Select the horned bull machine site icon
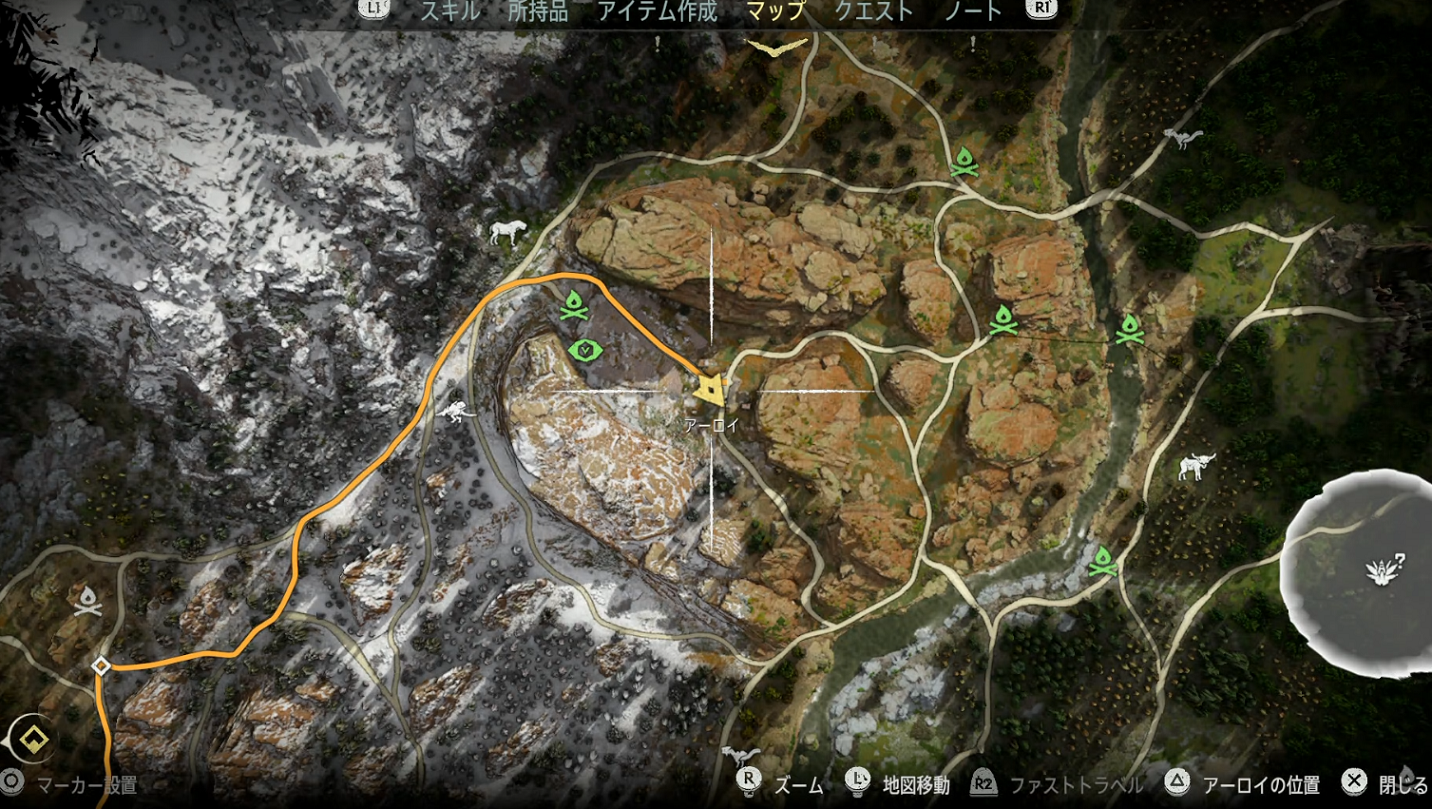Image resolution: width=1432 pixels, height=809 pixels. 1195,466
